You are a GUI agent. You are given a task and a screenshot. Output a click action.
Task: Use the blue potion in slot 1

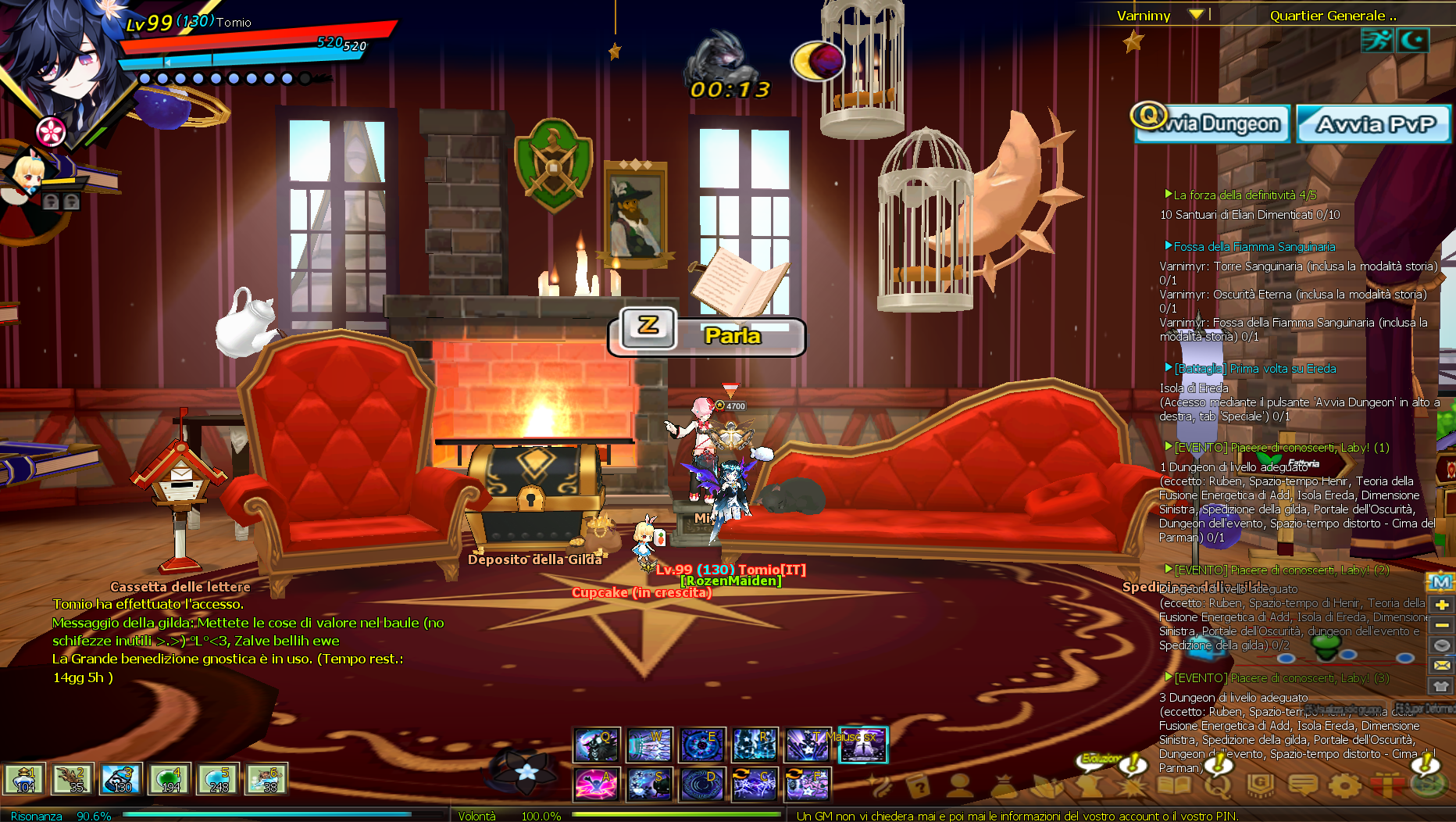click(x=24, y=779)
